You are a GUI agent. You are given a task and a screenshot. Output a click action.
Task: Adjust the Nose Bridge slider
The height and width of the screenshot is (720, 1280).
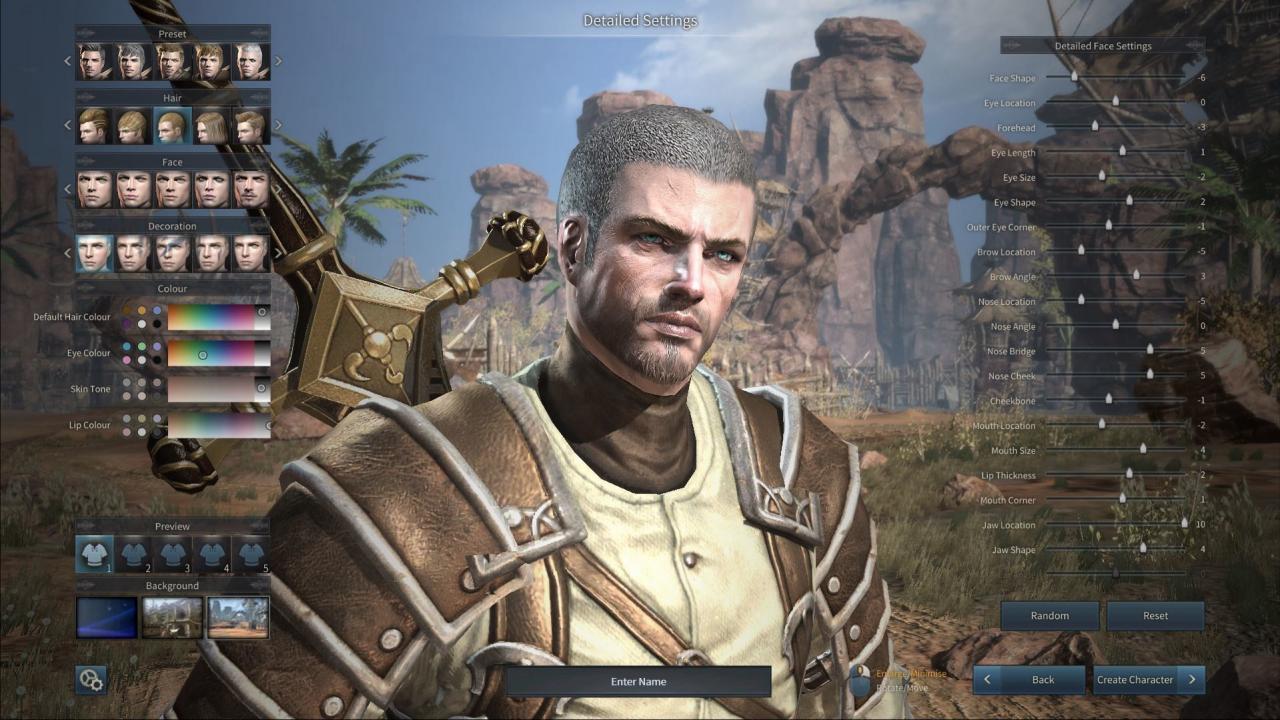point(1150,349)
